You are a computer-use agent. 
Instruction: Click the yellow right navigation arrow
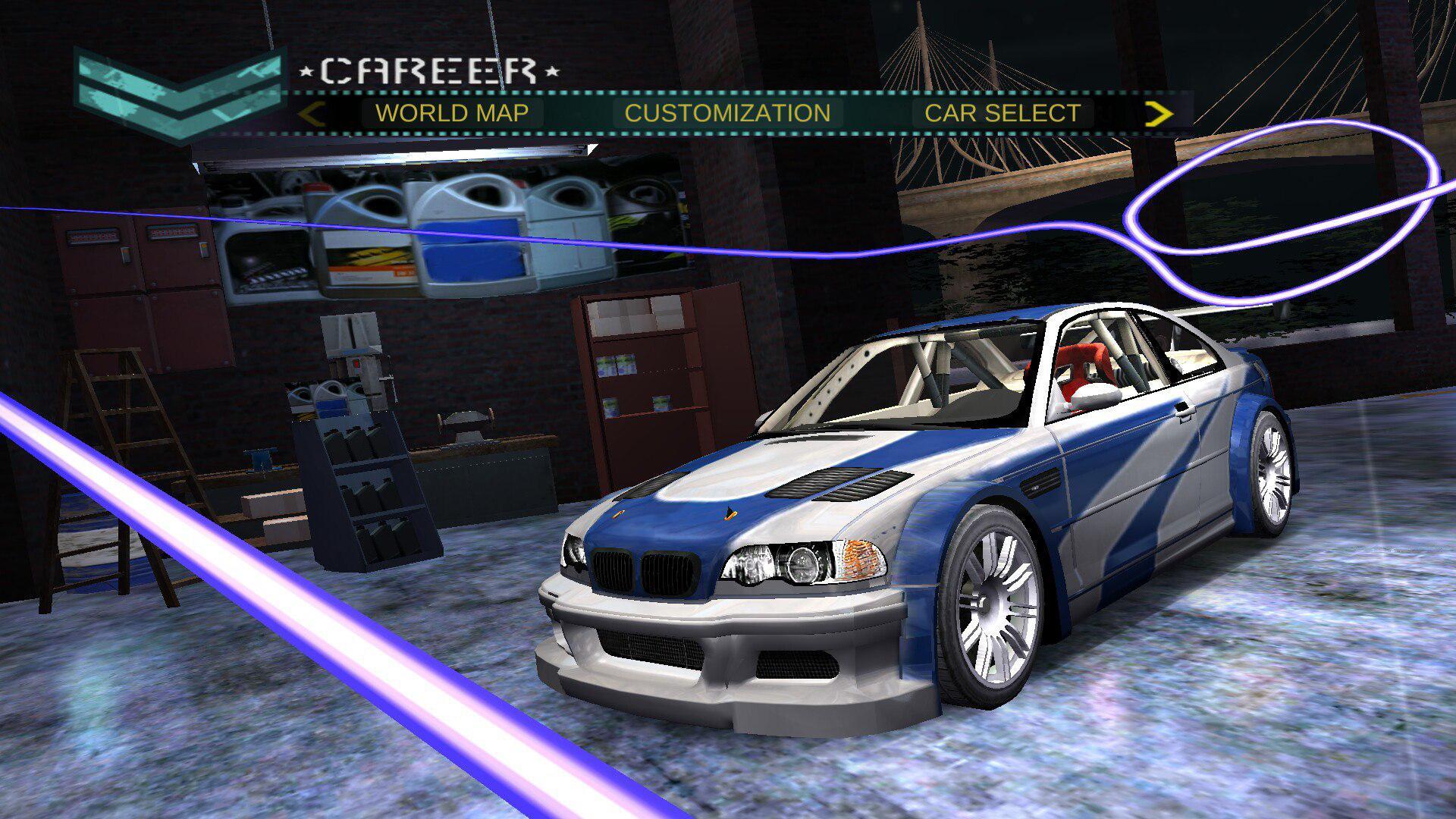coord(1159,112)
